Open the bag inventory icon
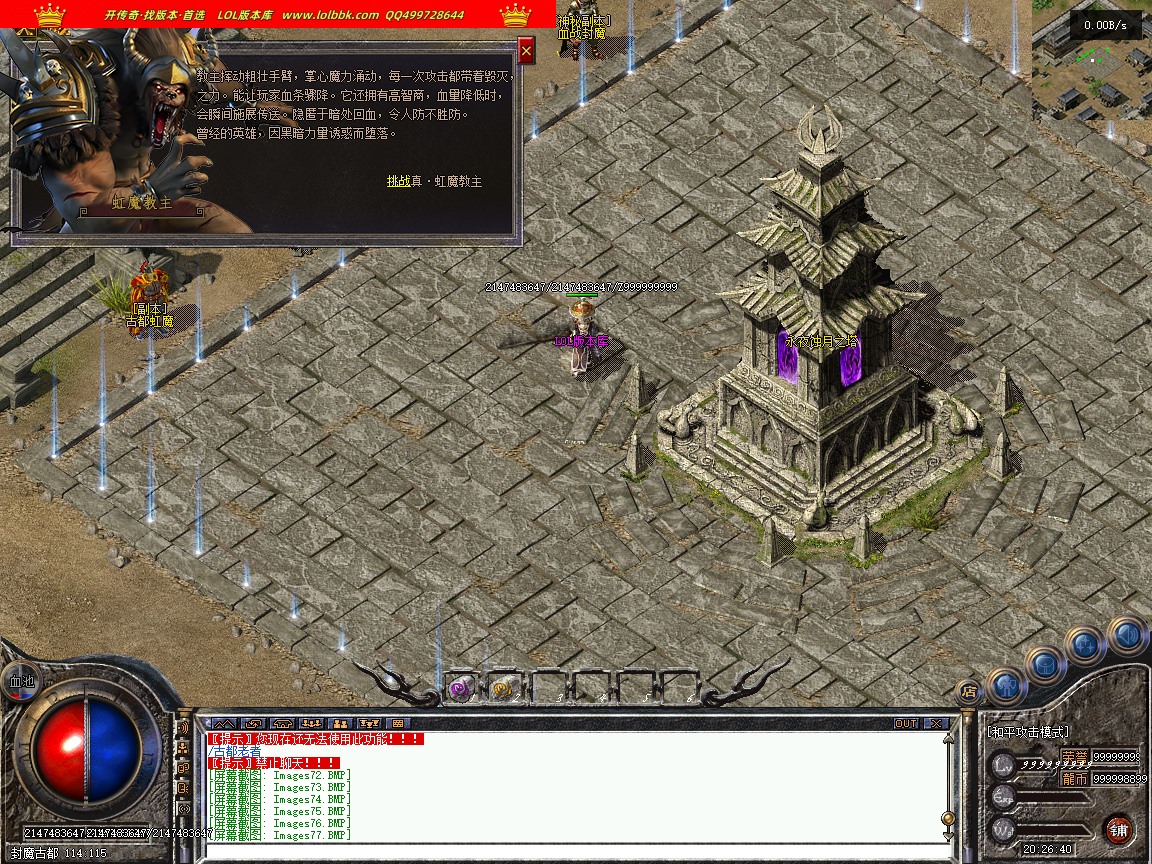 click(x=1045, y=664)
